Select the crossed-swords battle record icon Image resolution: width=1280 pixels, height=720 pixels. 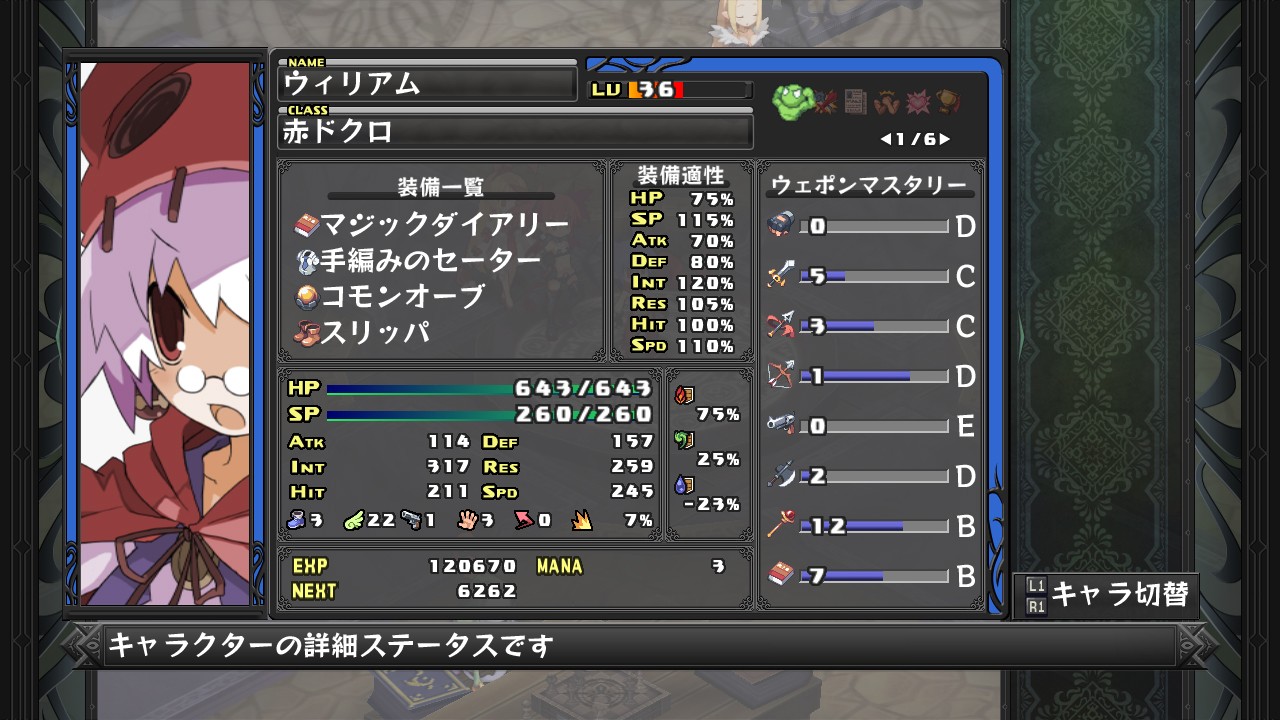825,101
